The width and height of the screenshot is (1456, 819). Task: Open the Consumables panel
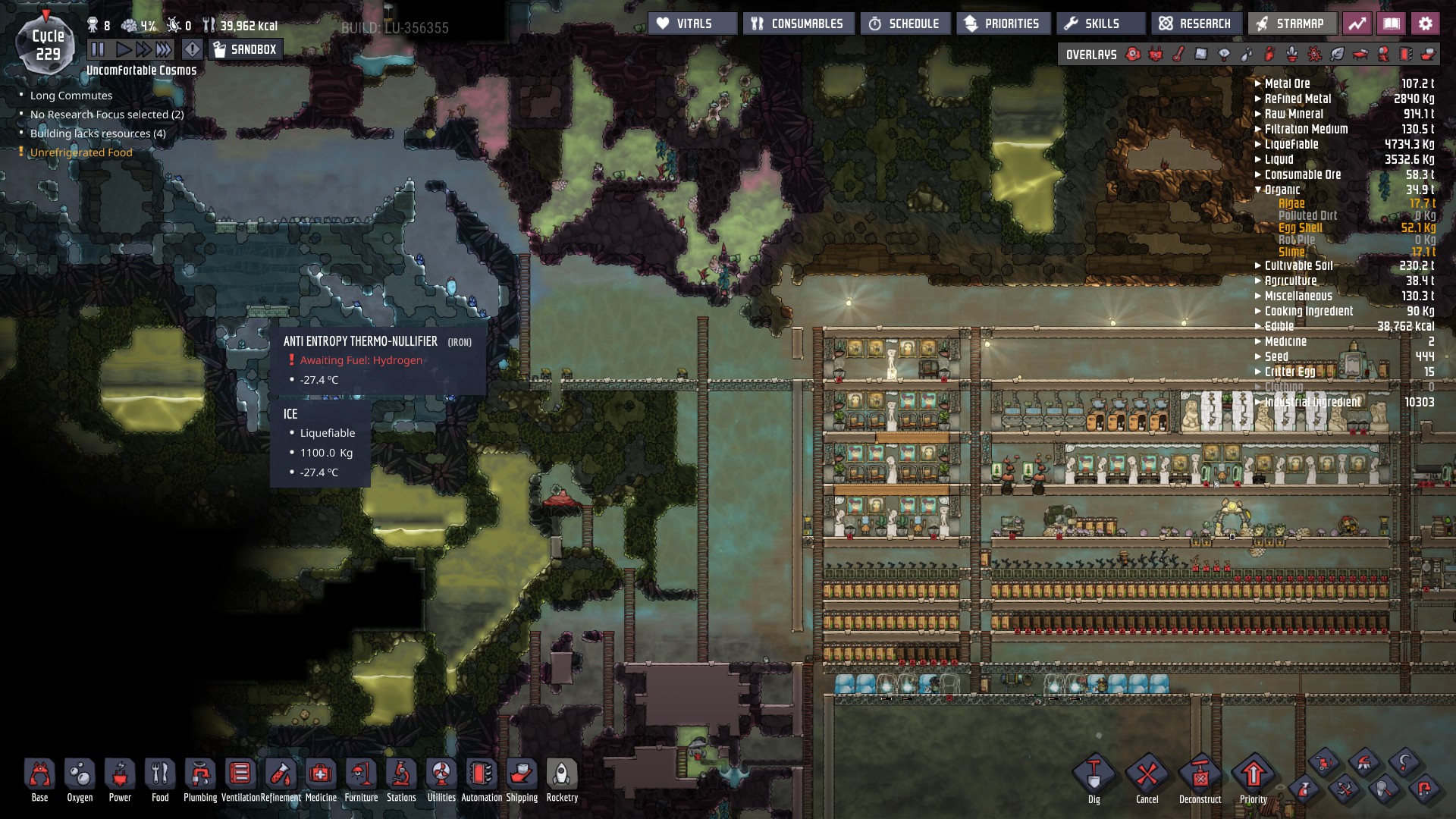pos(799,24)
